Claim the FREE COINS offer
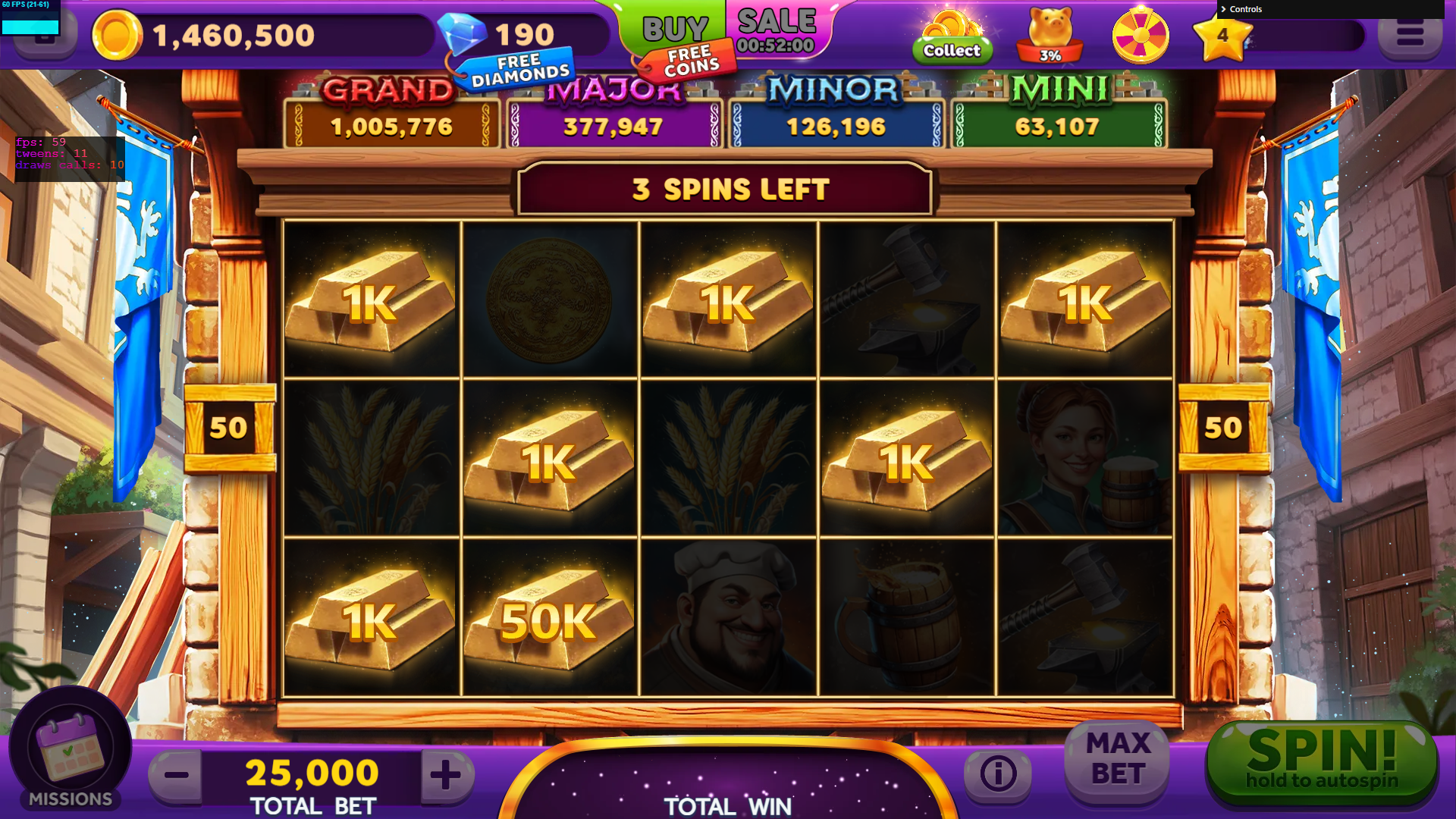This screenshot has height=819, width=1456. click(x=689, y=62)
